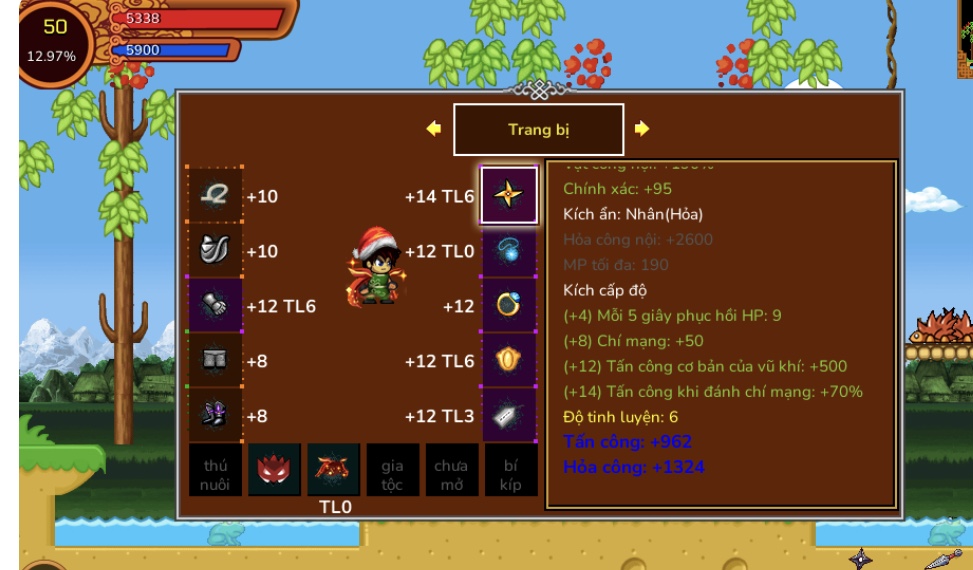Select the purple boots slot
The height and width of the screenshot is (570, 973).
click(216, 415)
